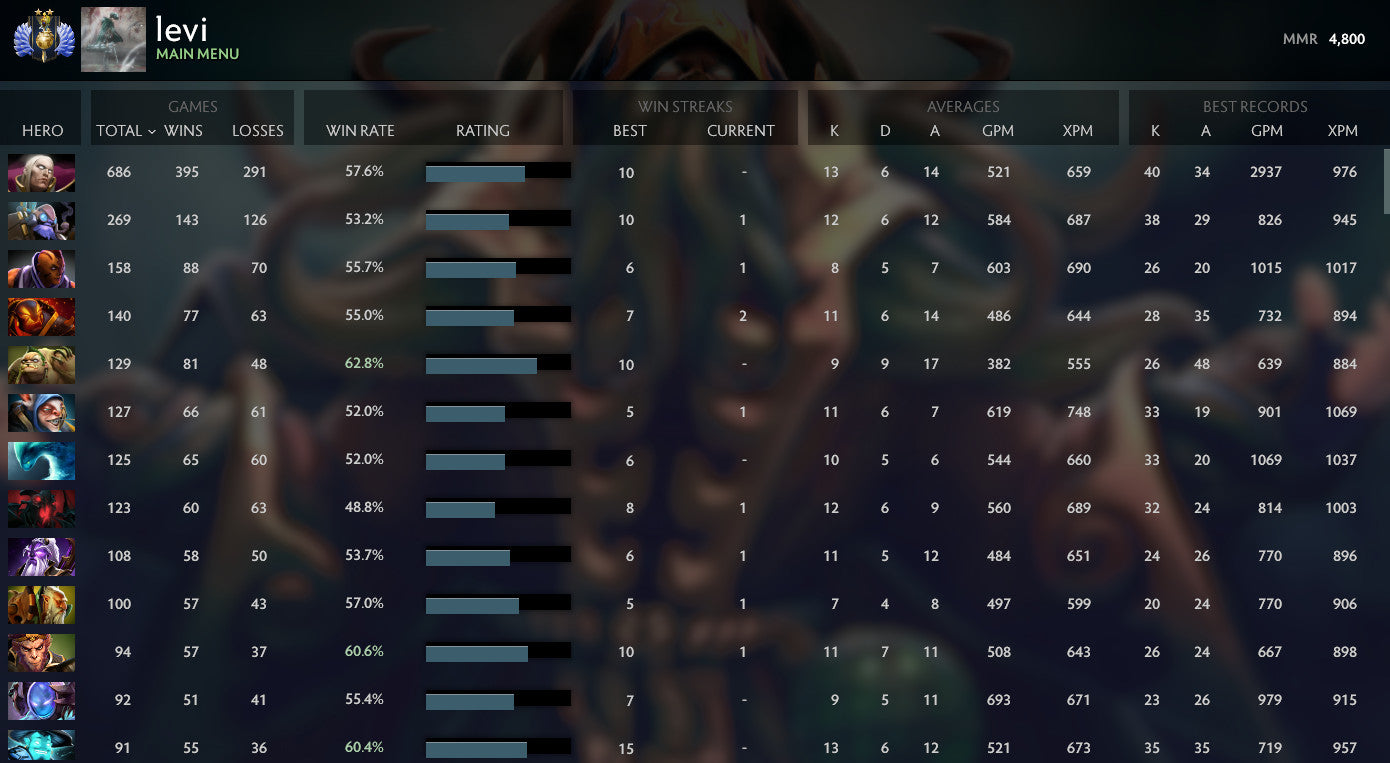
Task: Click MAIN MENU
Action: [197, 54]
